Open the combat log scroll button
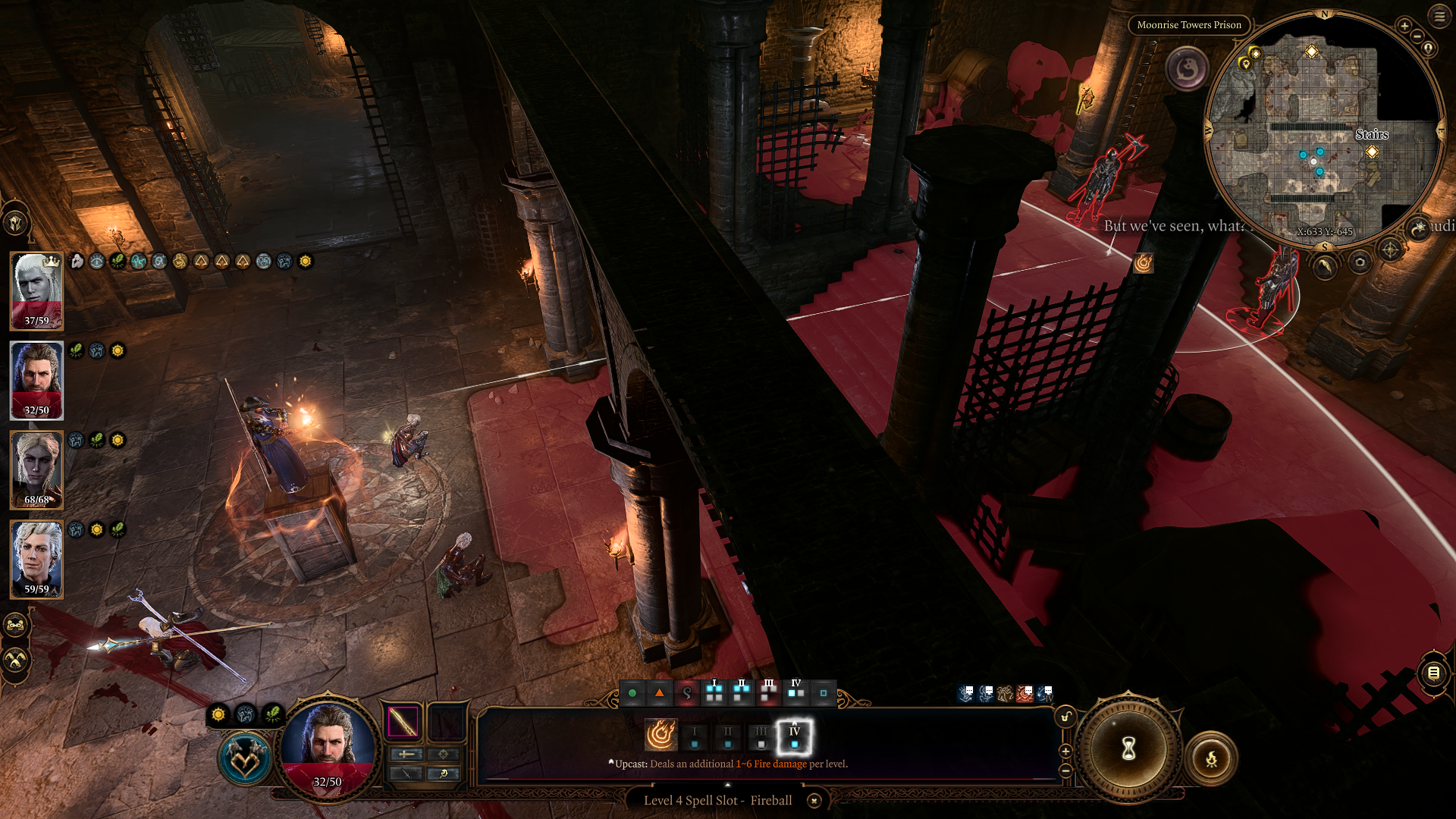Image resolution: width=1456 pixels, height=819 pixels. click(1433, 673)
